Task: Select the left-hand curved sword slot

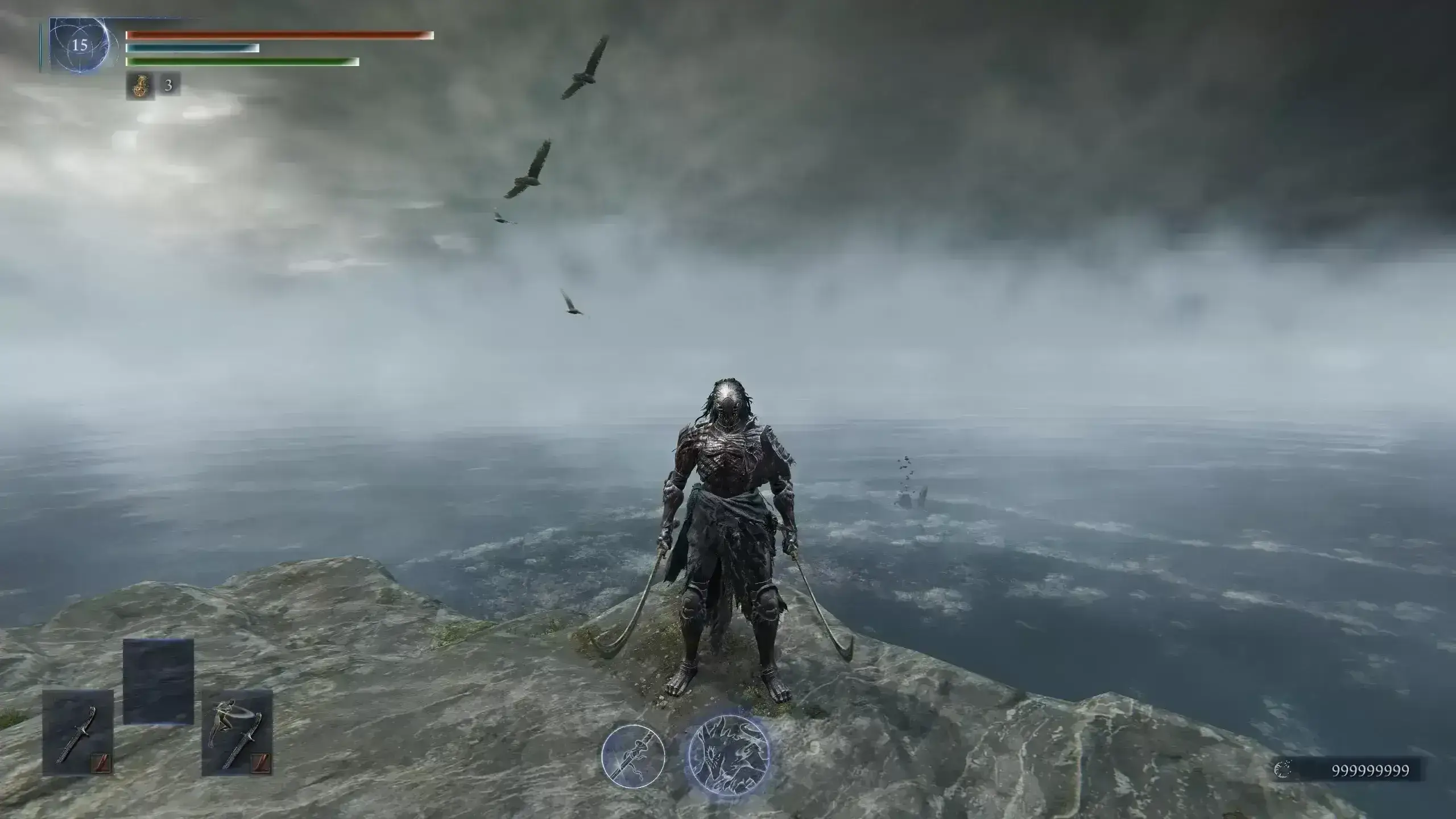Action: click(78, 733)
